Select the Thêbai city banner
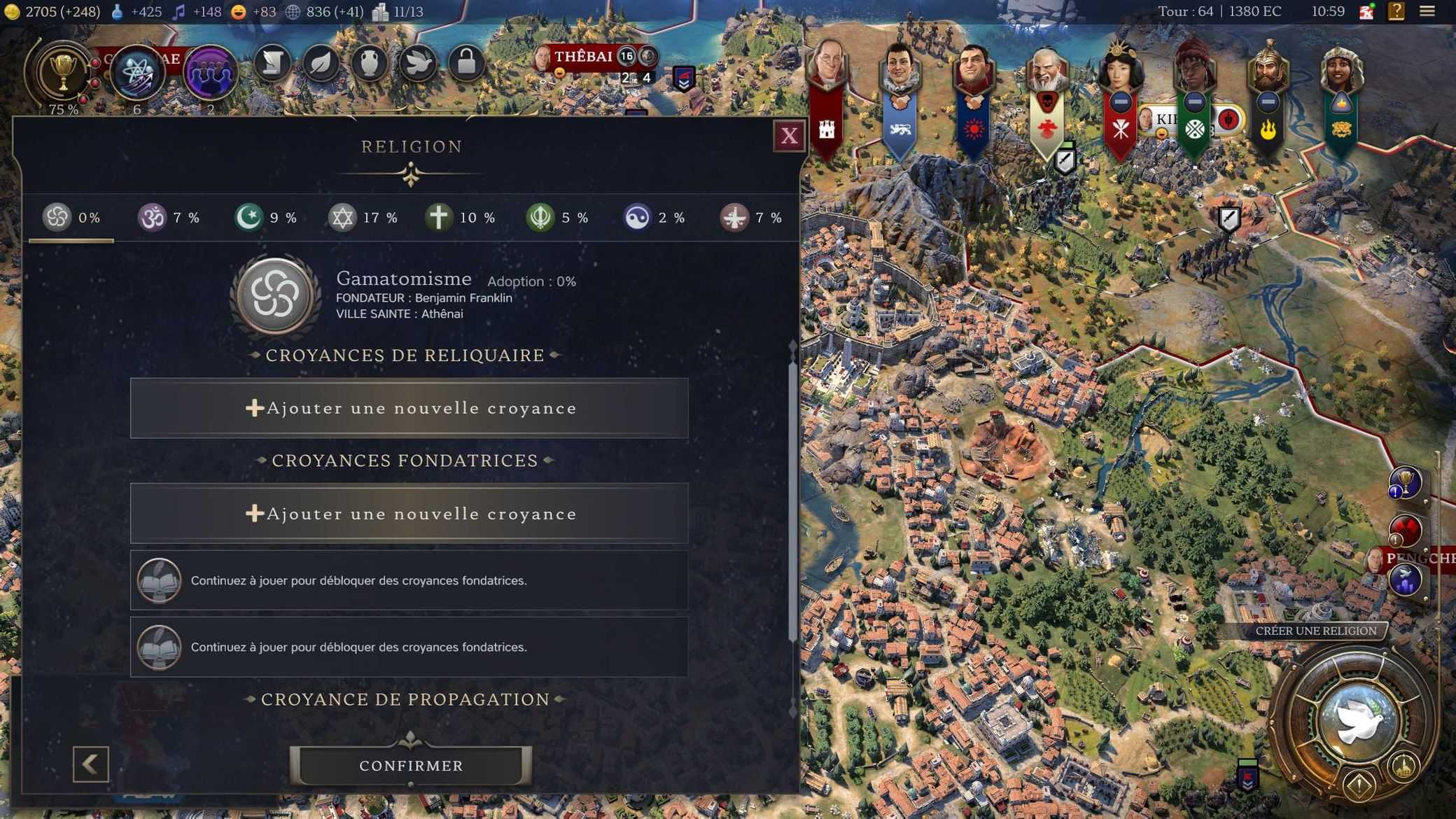 (x=583, y=57)
